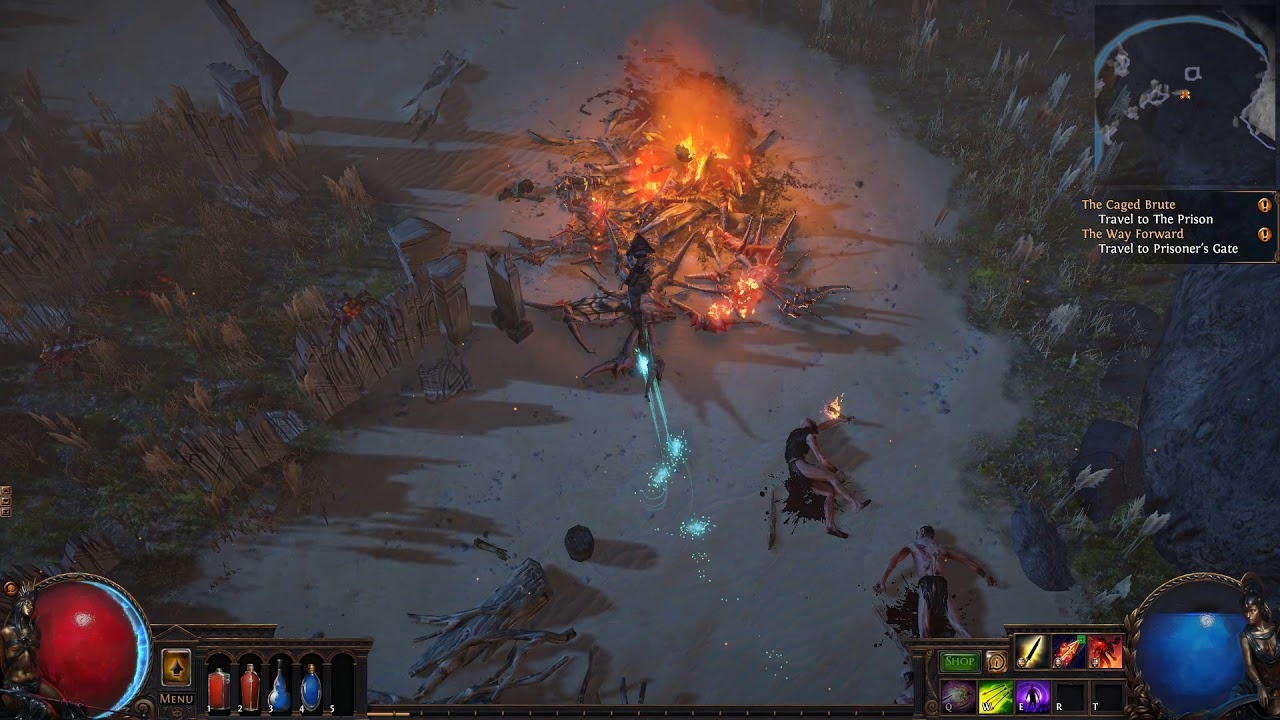Click the Menu button

click(x=176, y=698)
